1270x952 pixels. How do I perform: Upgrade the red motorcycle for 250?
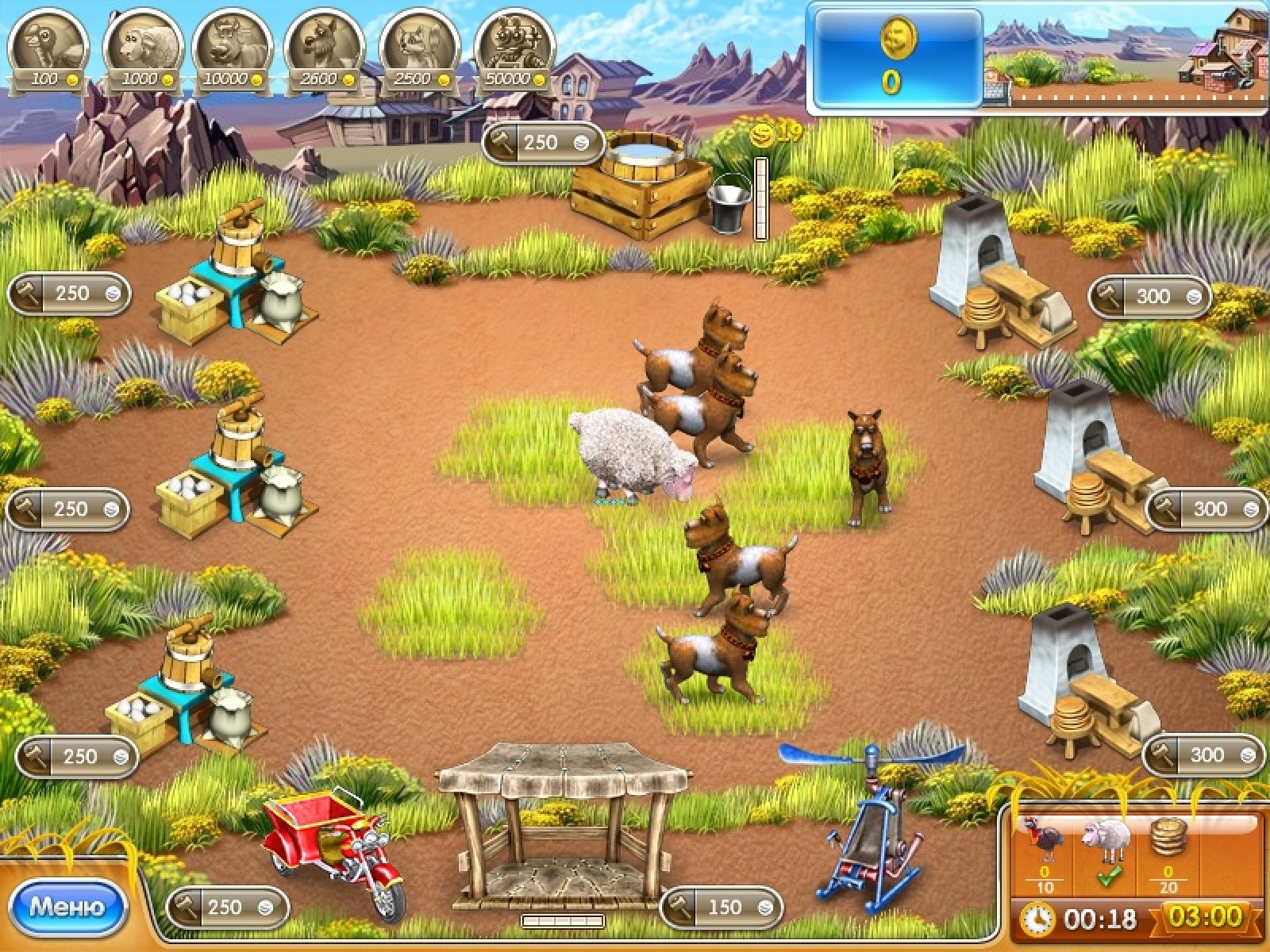227,907
